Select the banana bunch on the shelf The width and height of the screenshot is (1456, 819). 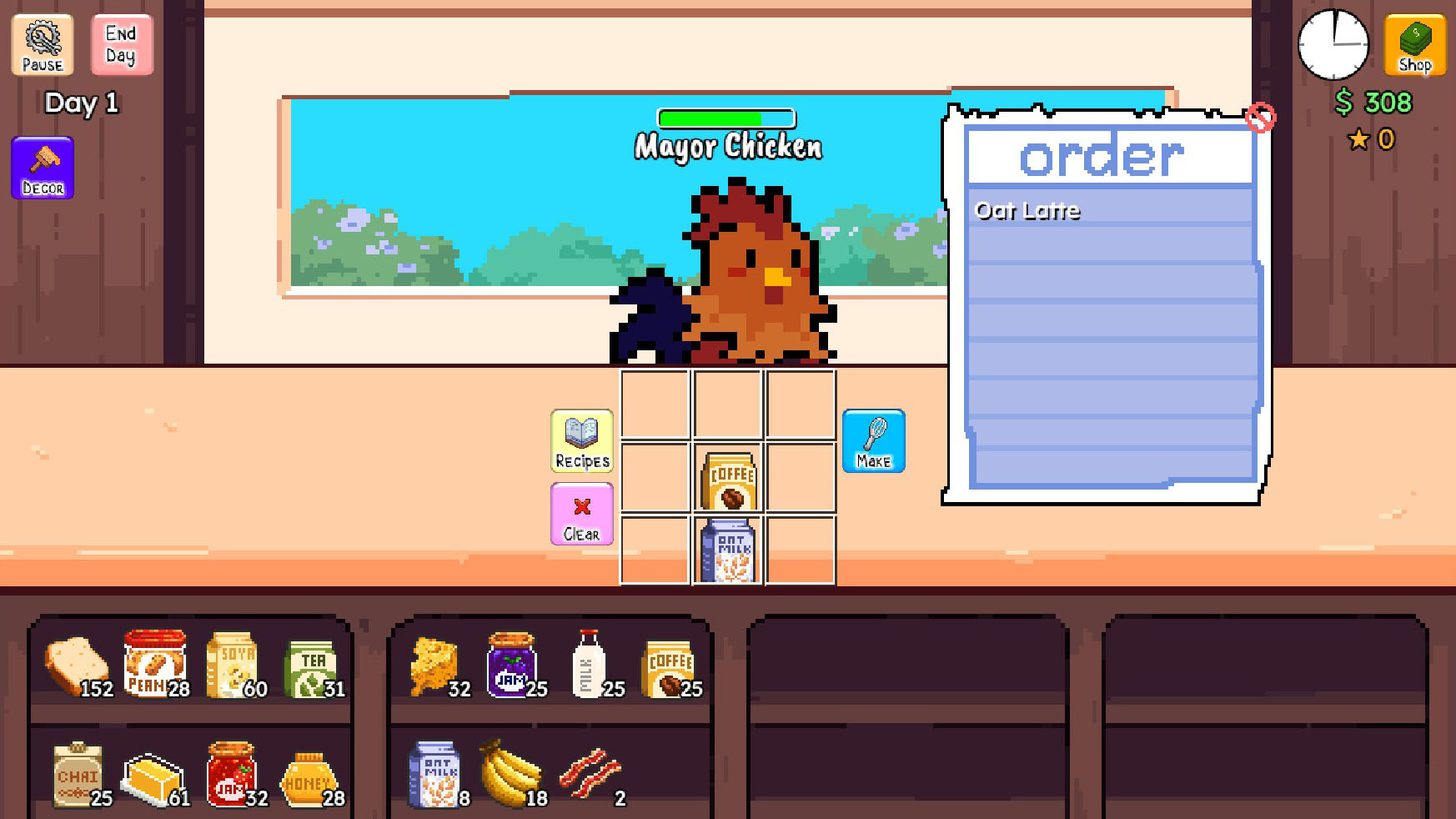[x=510, y=773]
